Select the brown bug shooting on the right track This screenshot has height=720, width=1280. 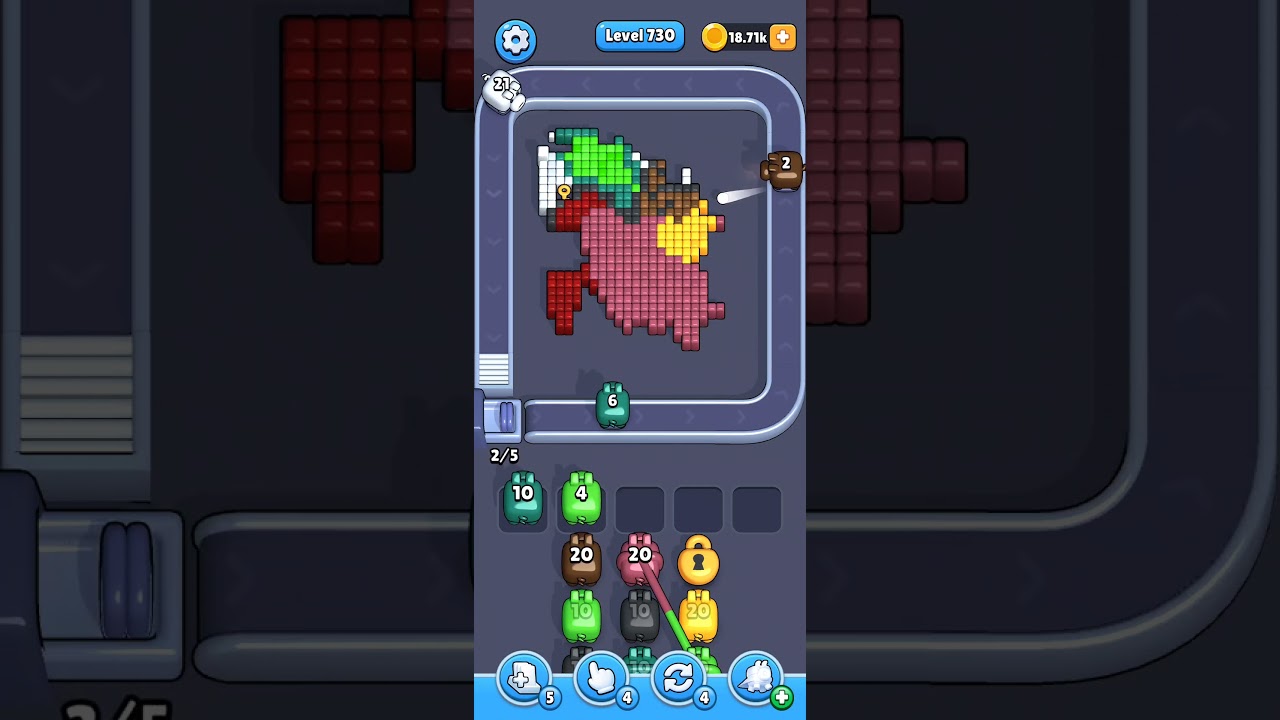pos(784,170)
